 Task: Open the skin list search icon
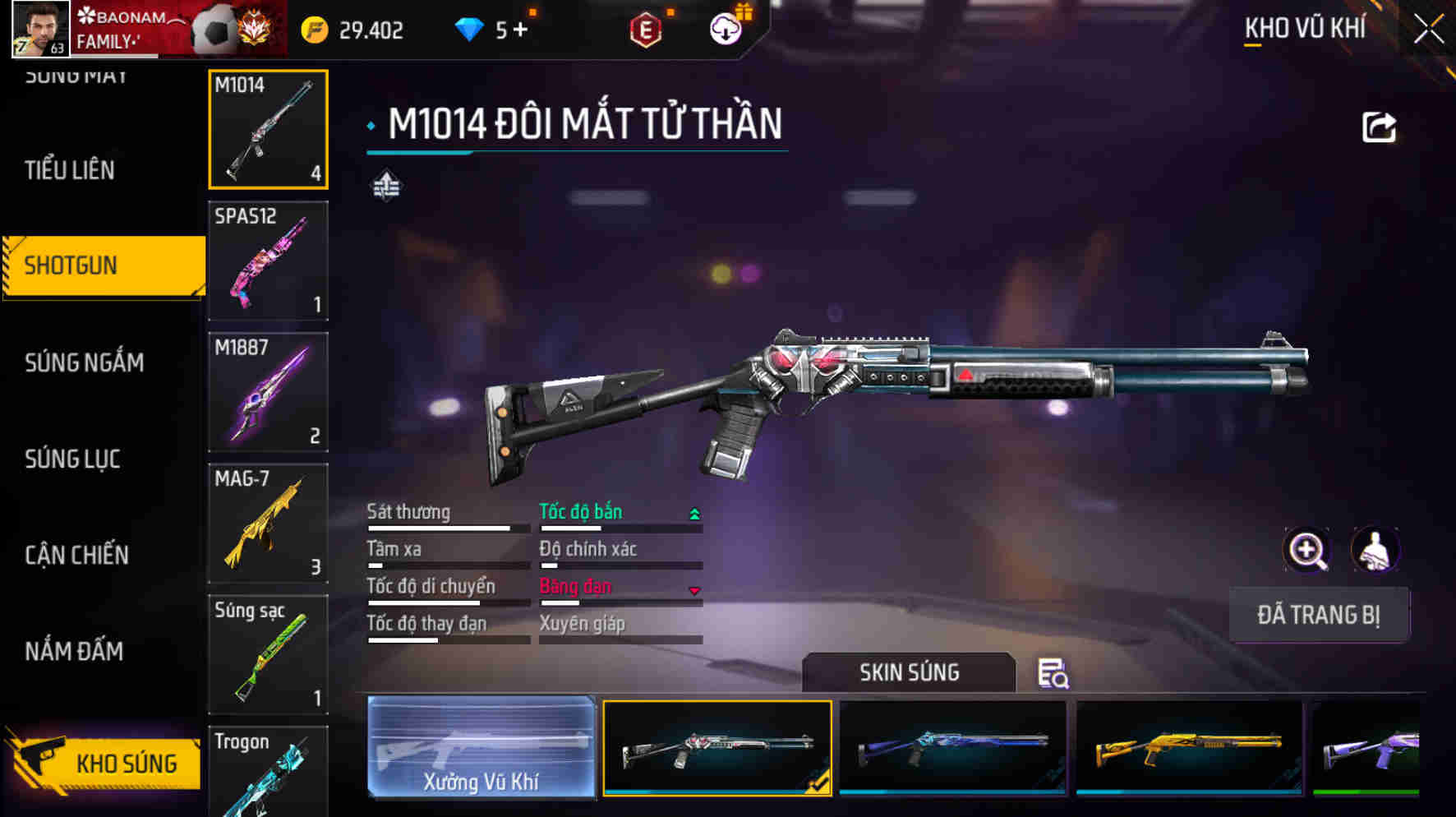pos(1053,673)
